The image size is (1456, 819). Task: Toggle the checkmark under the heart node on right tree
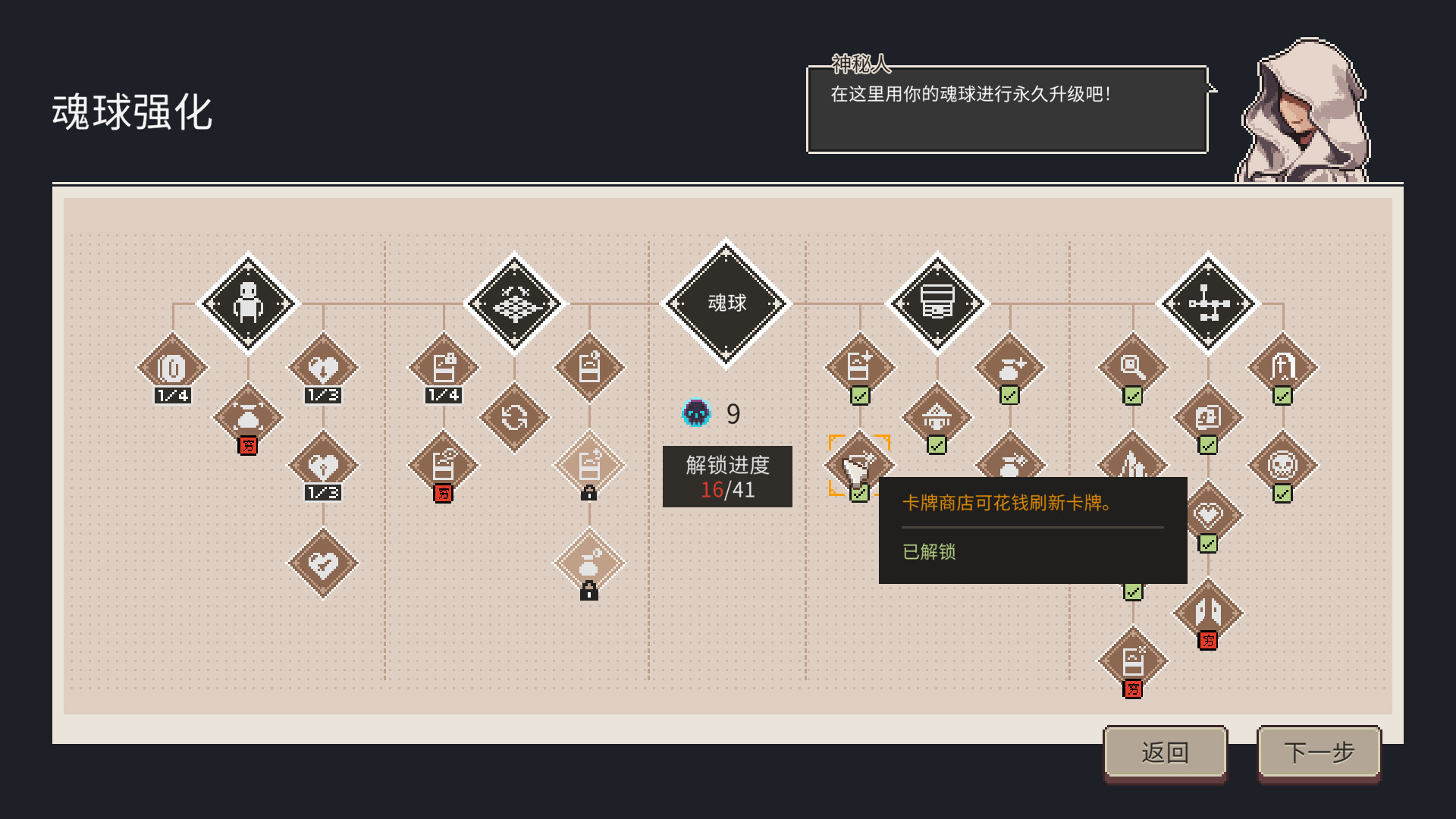(1207, 544)
